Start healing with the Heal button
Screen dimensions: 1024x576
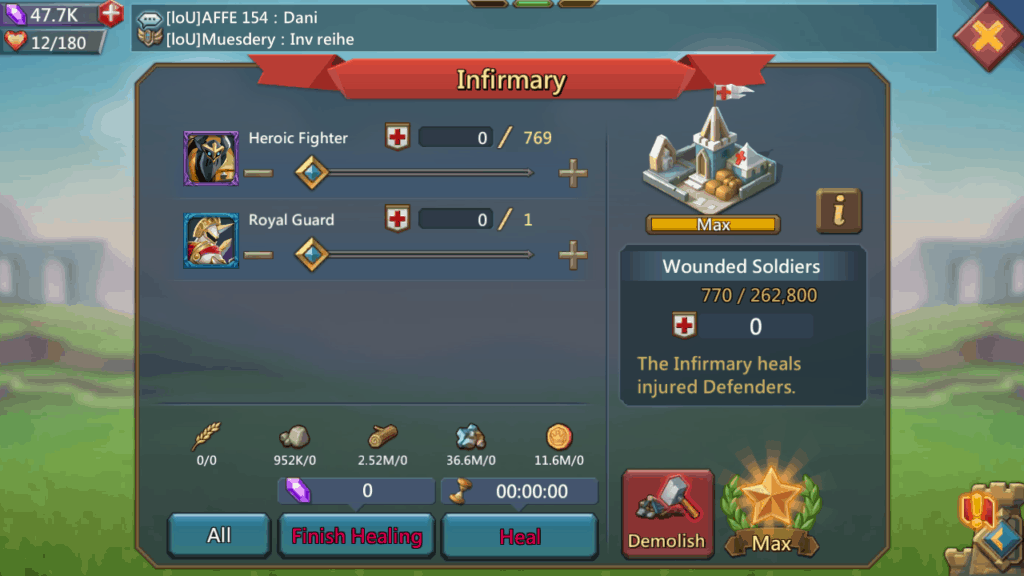(520, 536)
